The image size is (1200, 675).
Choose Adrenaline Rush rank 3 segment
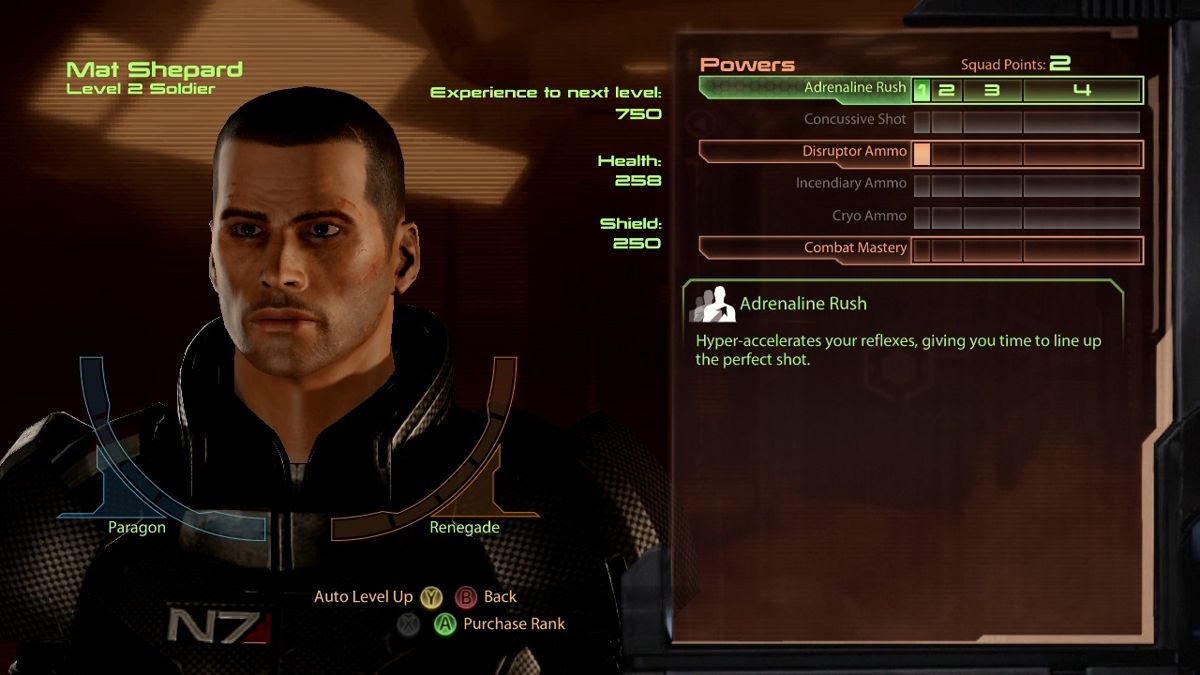coord(992,90)
